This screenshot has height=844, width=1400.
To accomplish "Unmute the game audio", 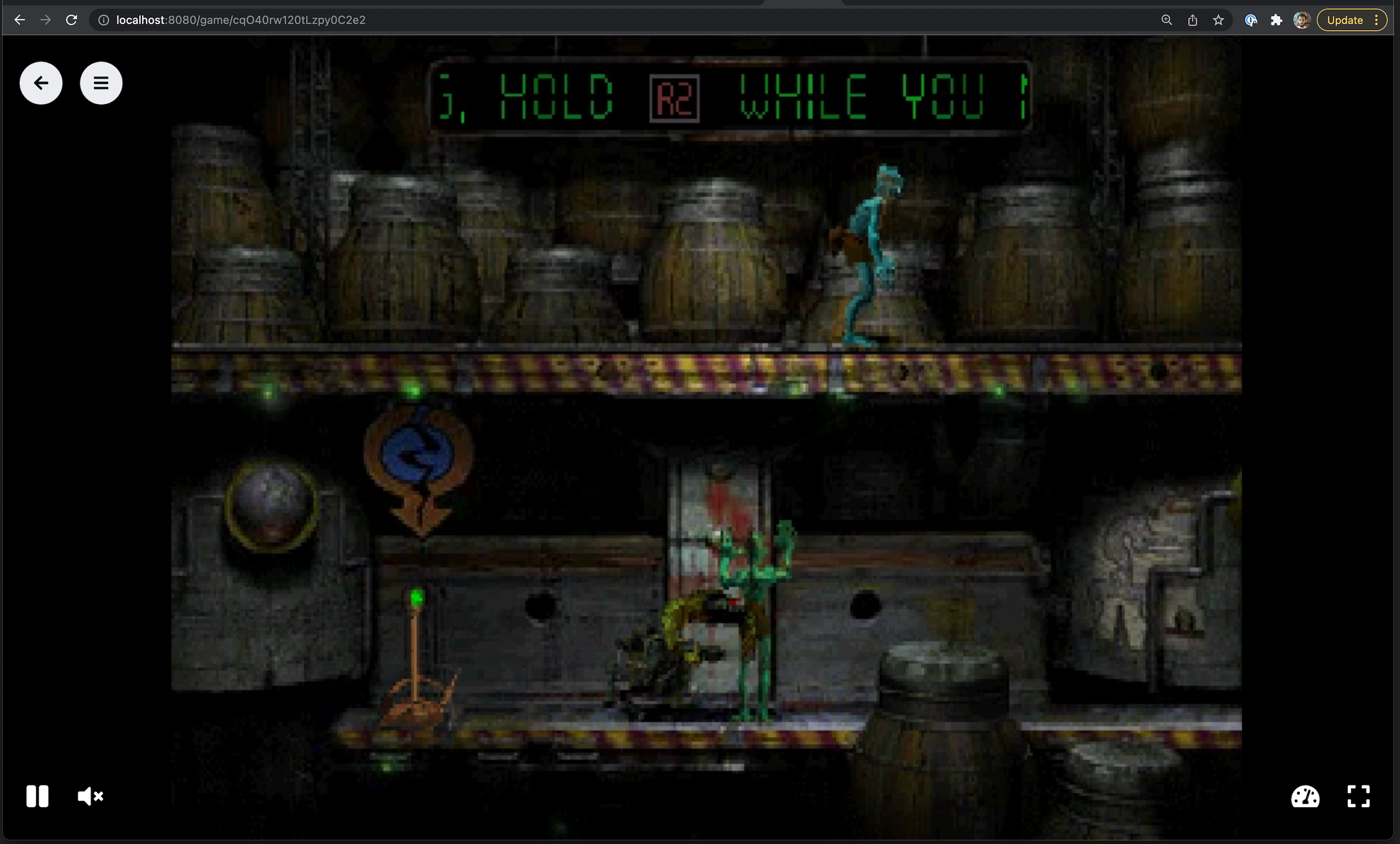I will coord(91,796).
